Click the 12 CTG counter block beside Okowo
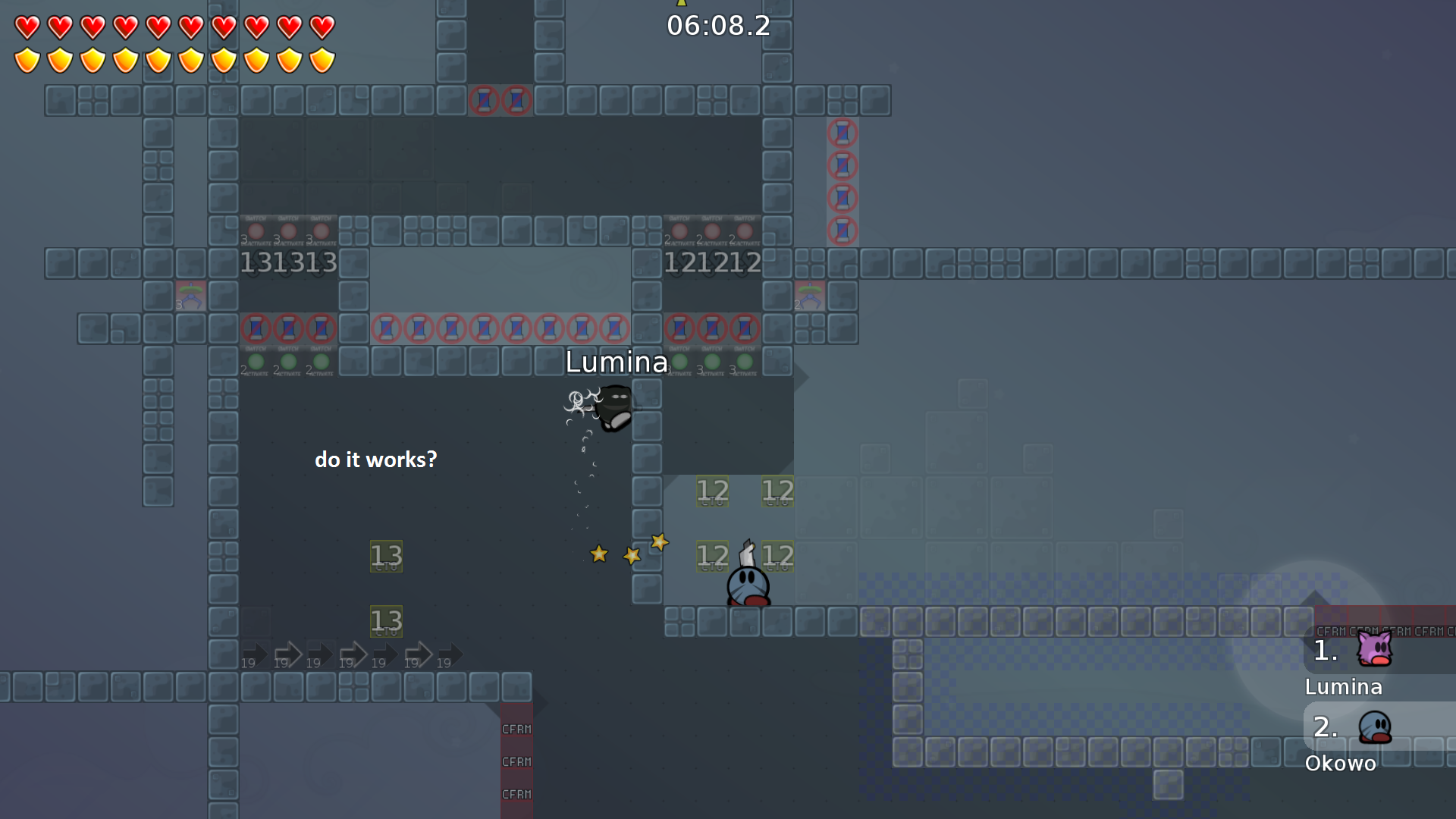1456x819 pixels. [778, 556]
